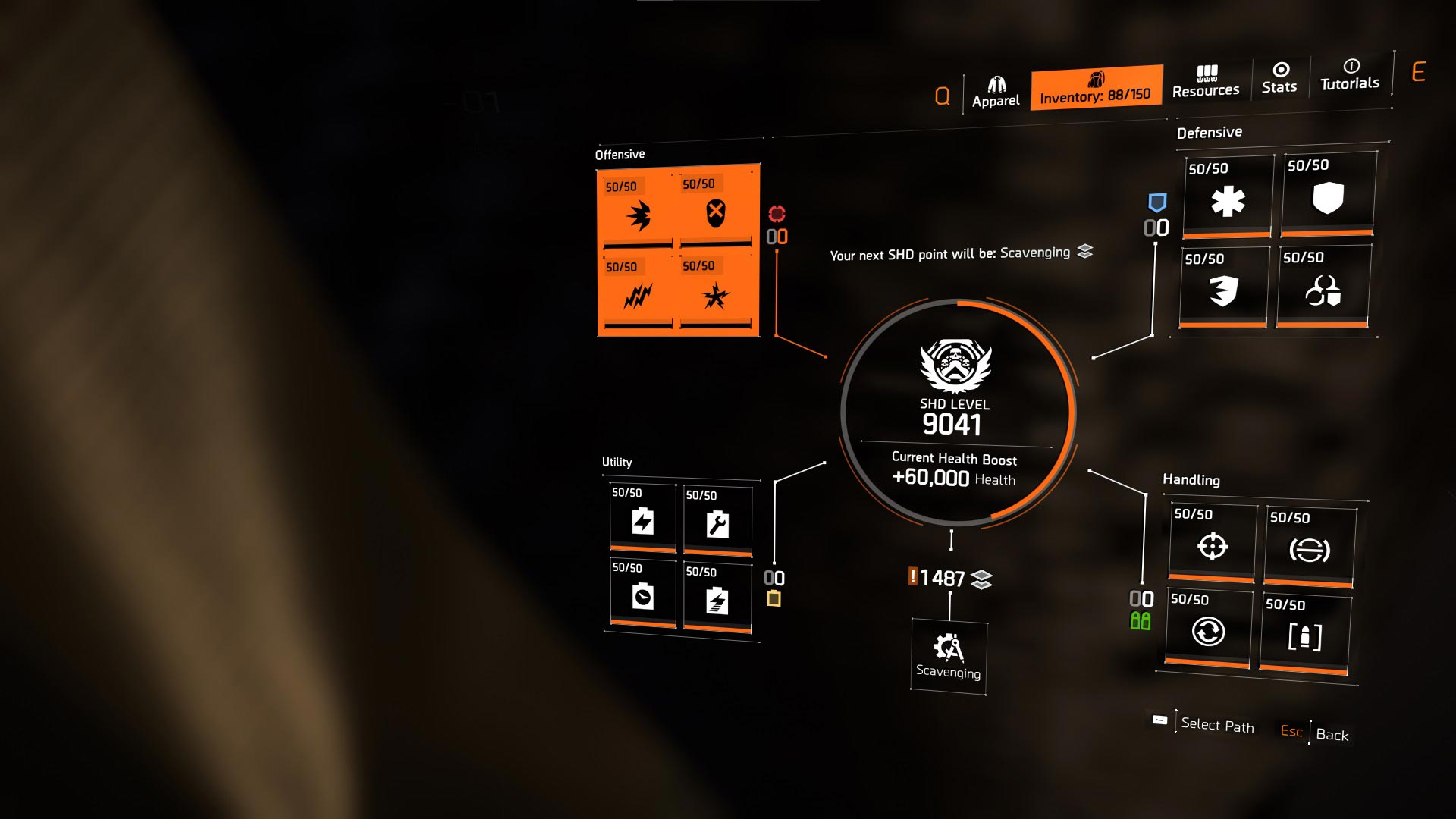Pick the bracketed bullet ammo capacity stat
Screen dimensions: 1456x819
coord(1304,635)
